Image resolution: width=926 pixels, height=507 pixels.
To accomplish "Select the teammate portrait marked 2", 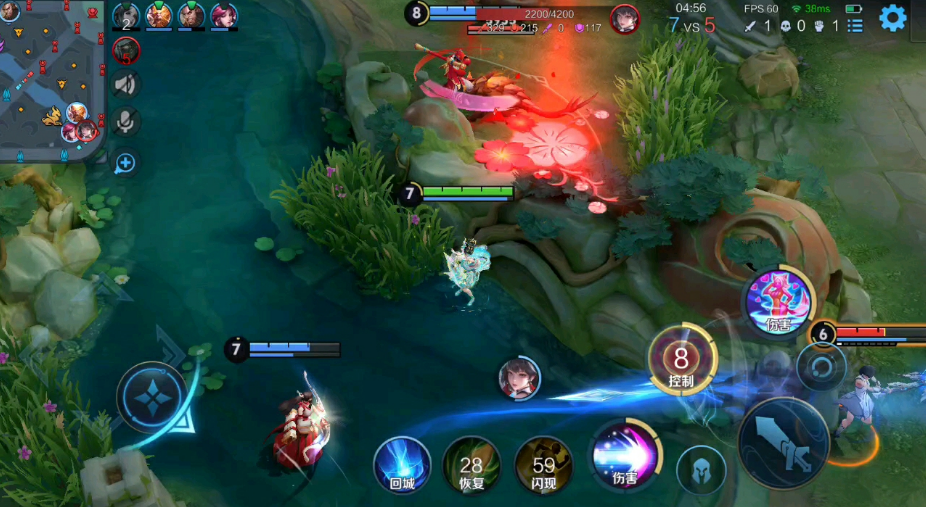I will [x=126, y=16].
